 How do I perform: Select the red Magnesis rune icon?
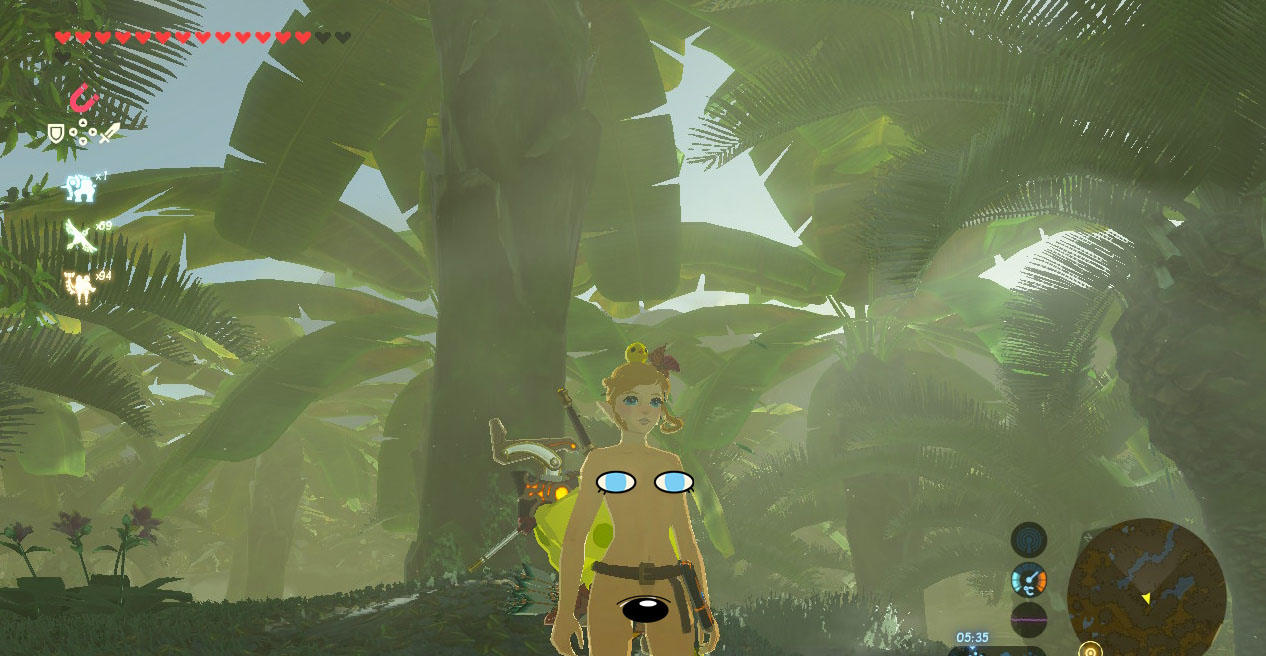click(x=83, y=99)
